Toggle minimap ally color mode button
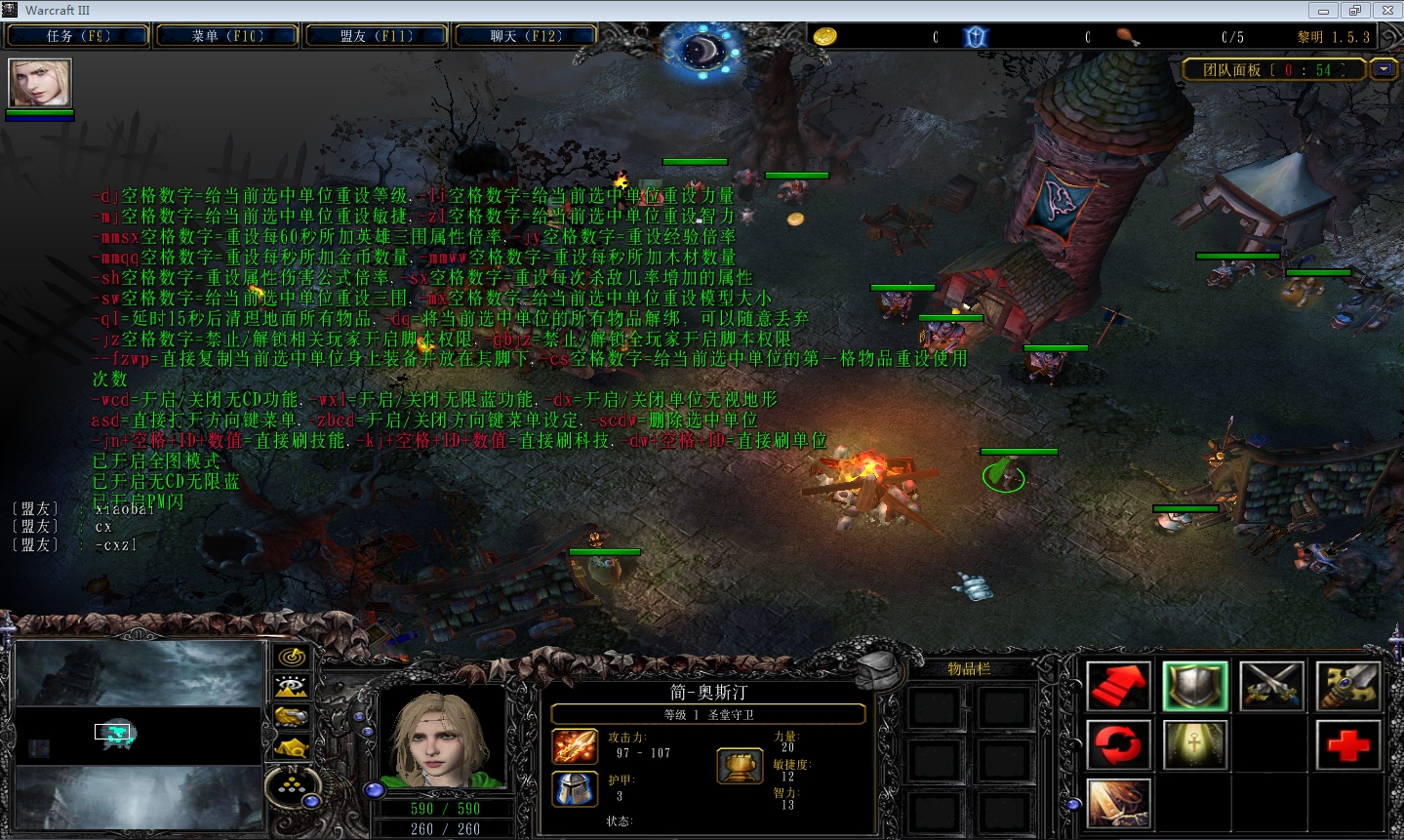This screenshot has height=840, width=1404. coord(292,717)
